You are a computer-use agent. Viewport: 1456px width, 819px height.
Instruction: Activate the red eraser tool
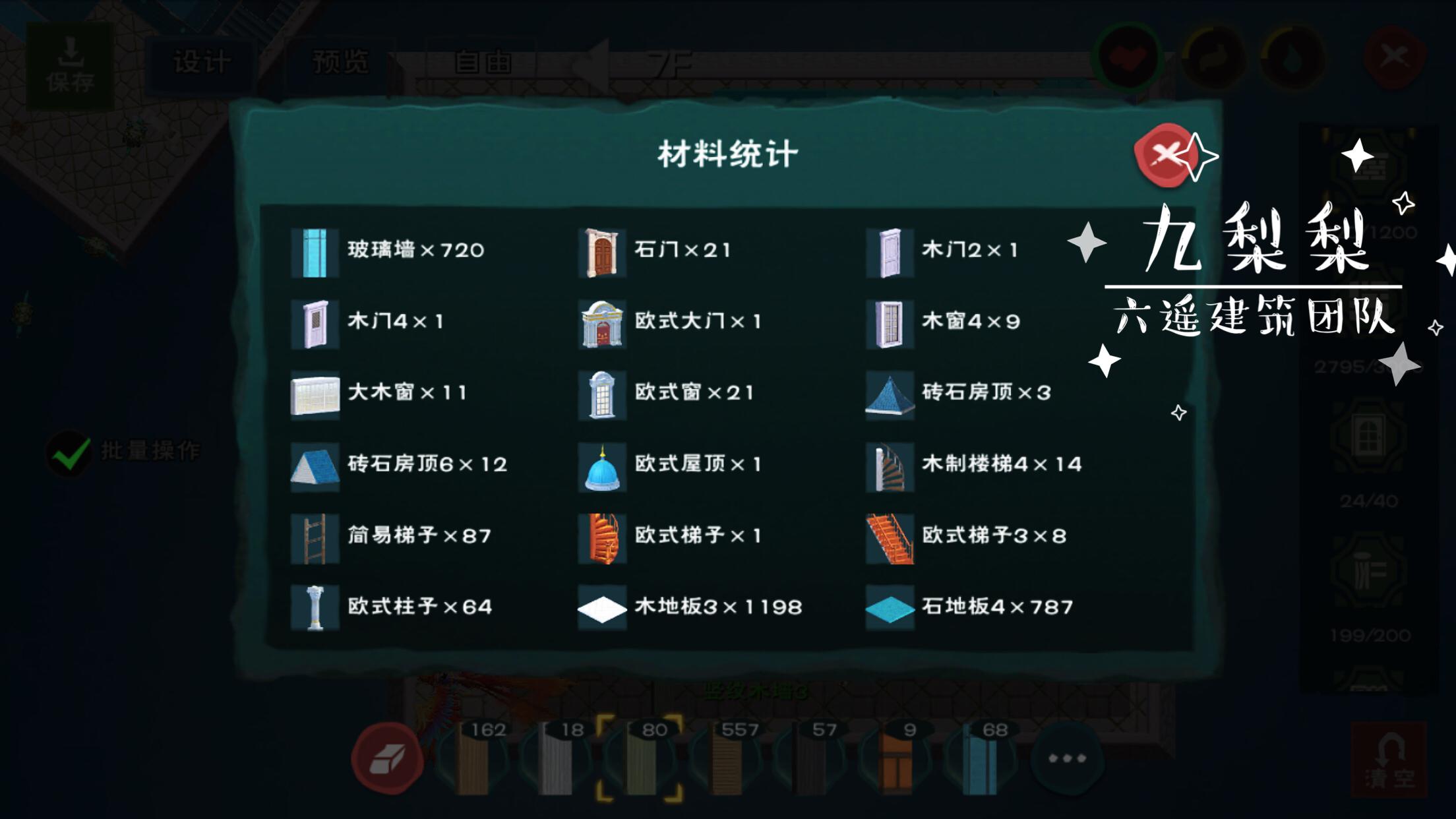[x=387, y=758]
